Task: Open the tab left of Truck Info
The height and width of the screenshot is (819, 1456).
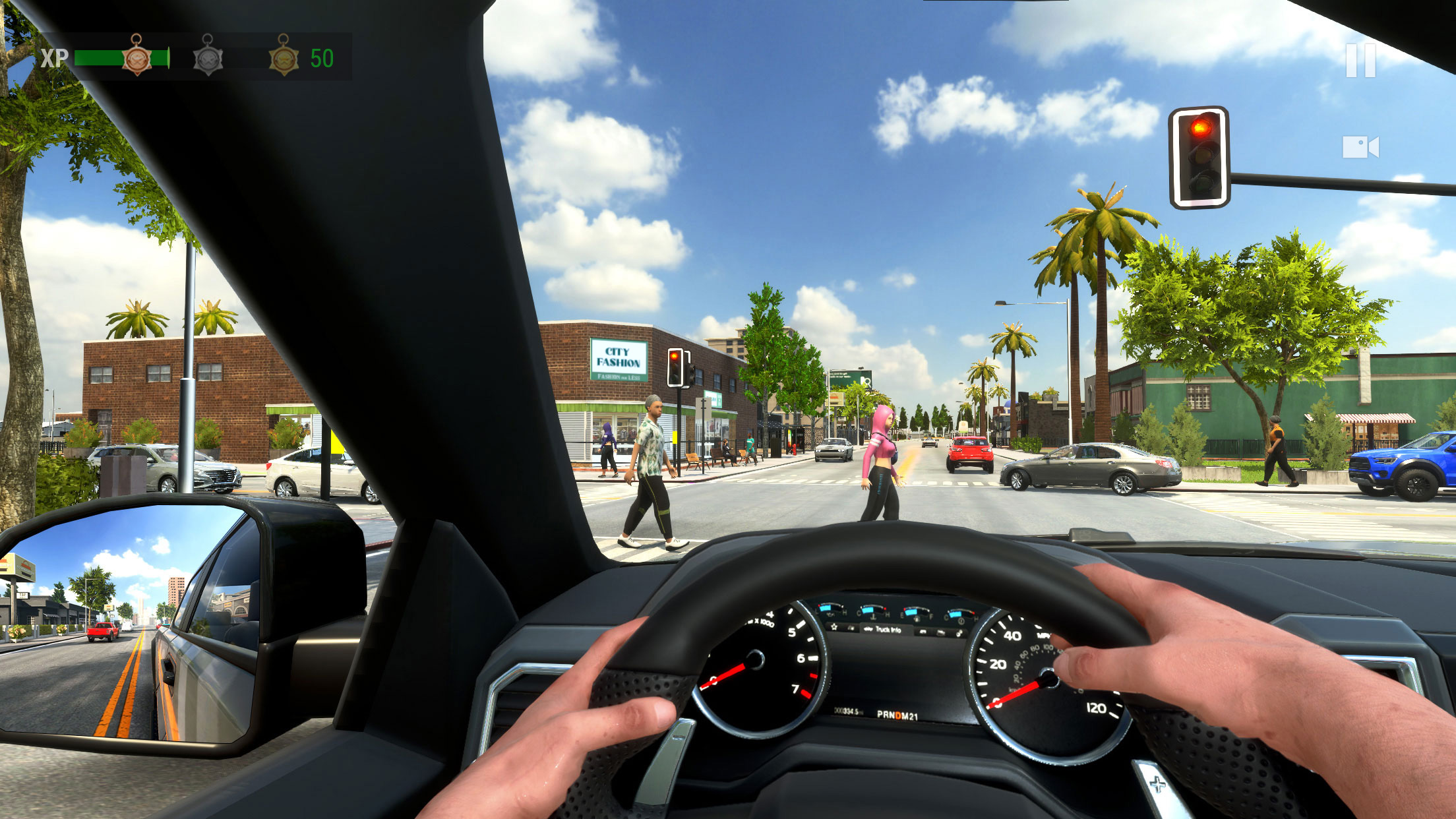Action: (x=851, y=628)
